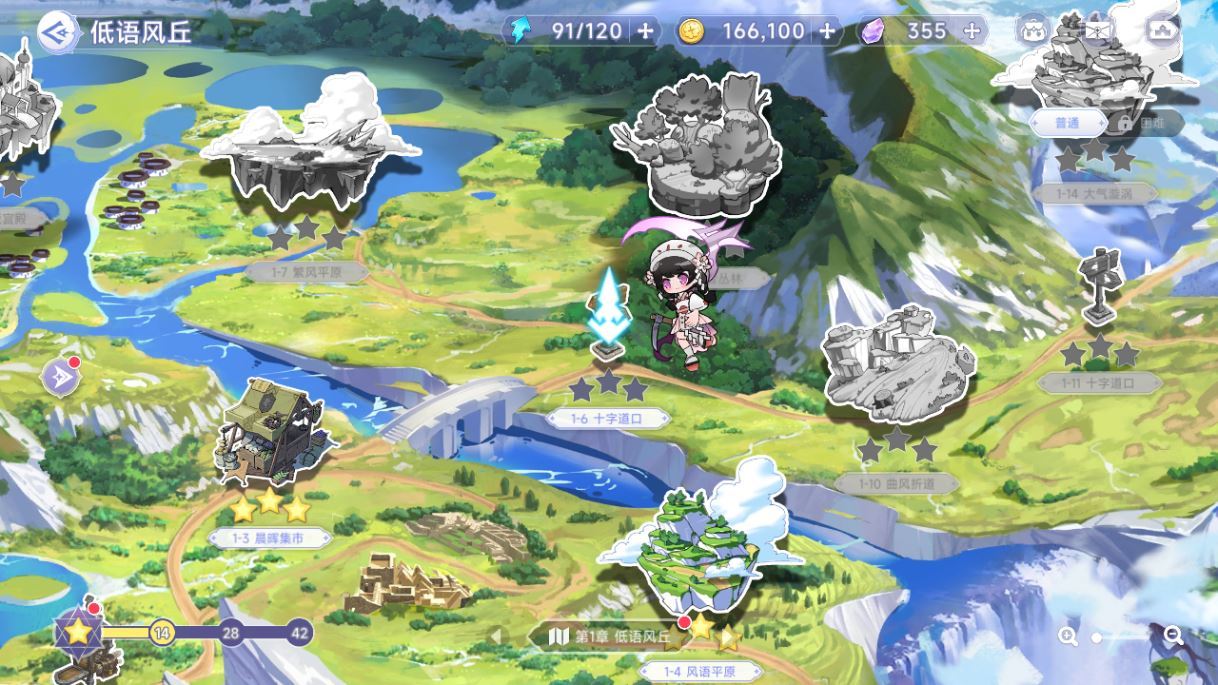
Task: Zoom in the map with the magnifier plus
Action: pyautogui.click(x=1069, y=636)
